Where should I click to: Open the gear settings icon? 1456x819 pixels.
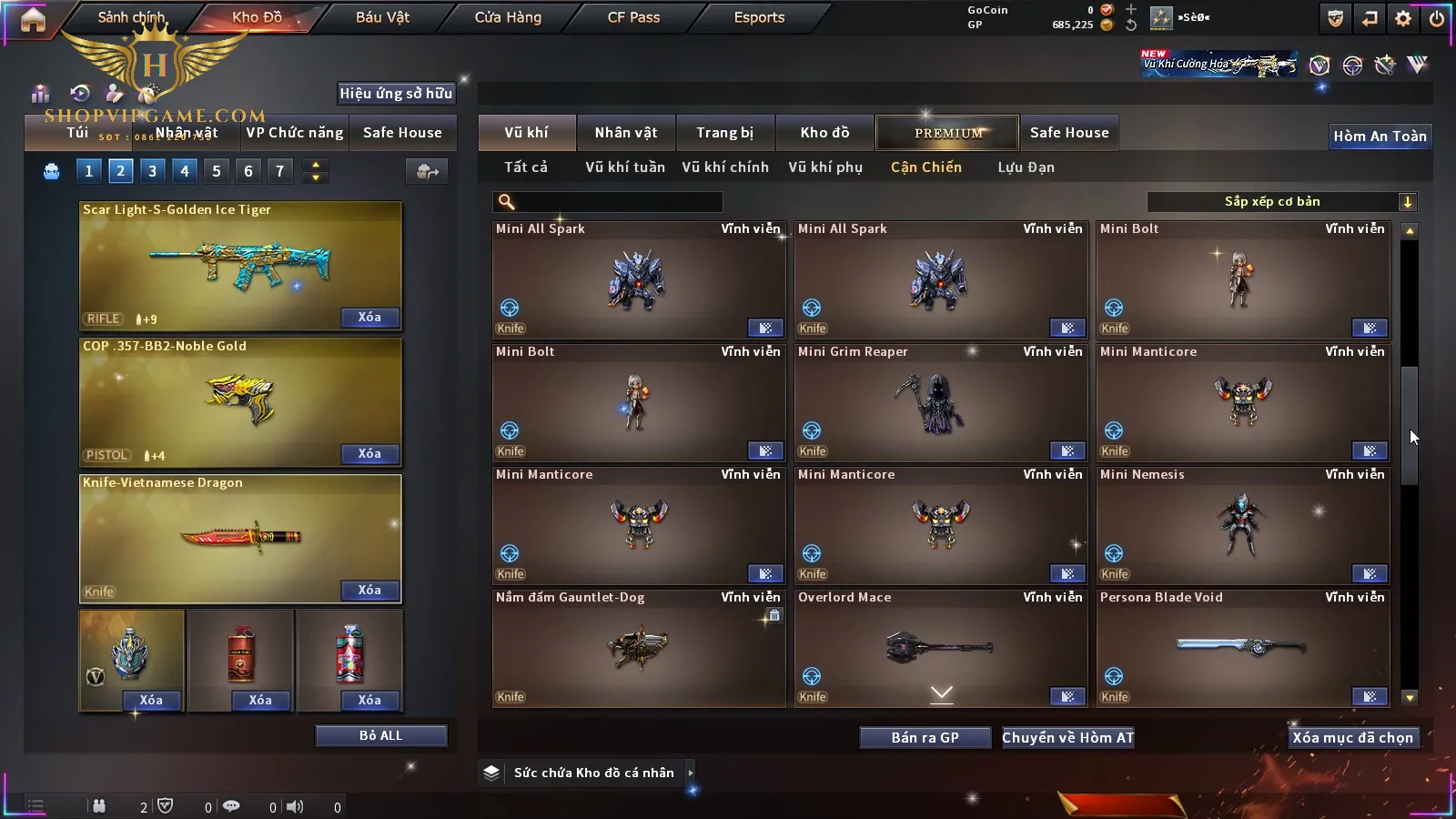point(1403,18)
